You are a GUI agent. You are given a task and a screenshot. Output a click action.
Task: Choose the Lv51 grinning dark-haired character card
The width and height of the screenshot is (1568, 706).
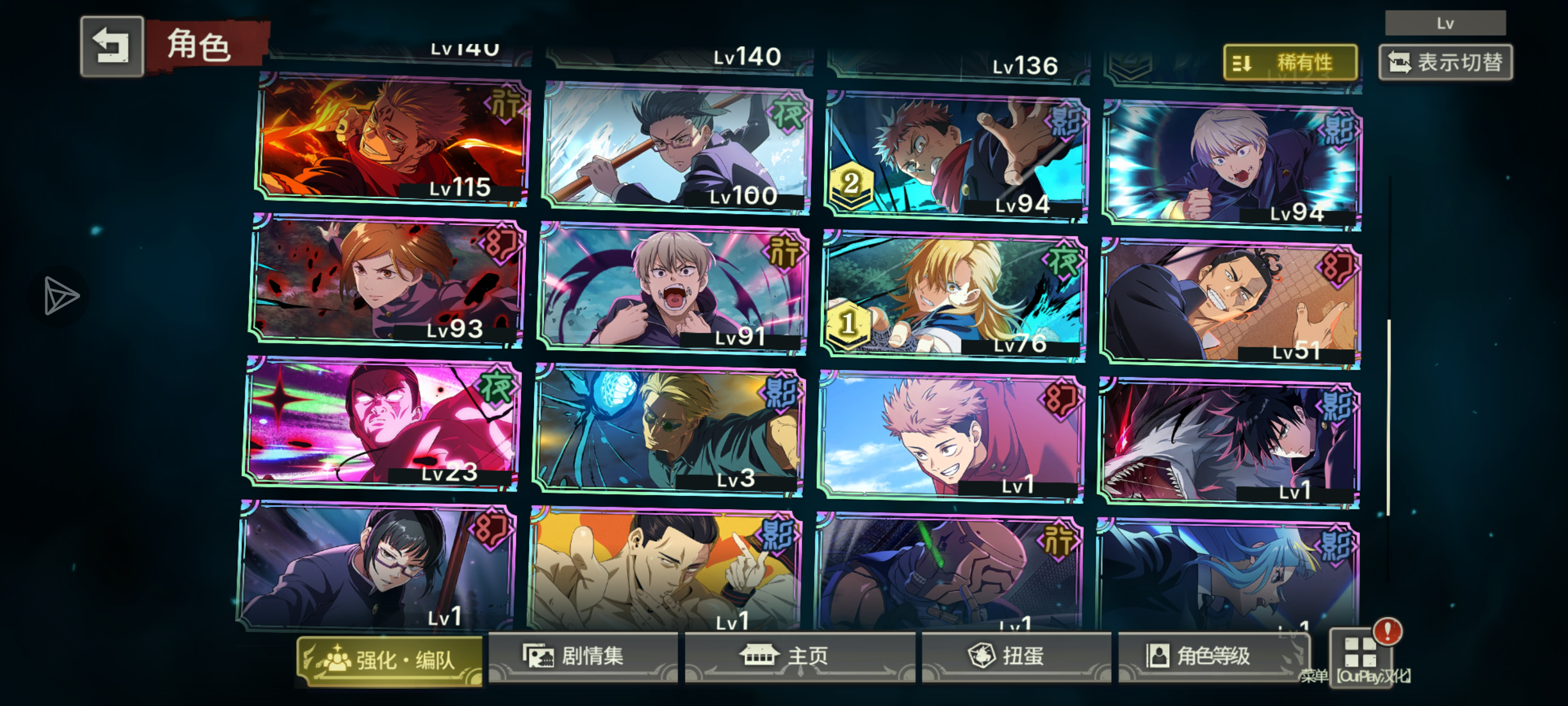(x=1231, y=303)
